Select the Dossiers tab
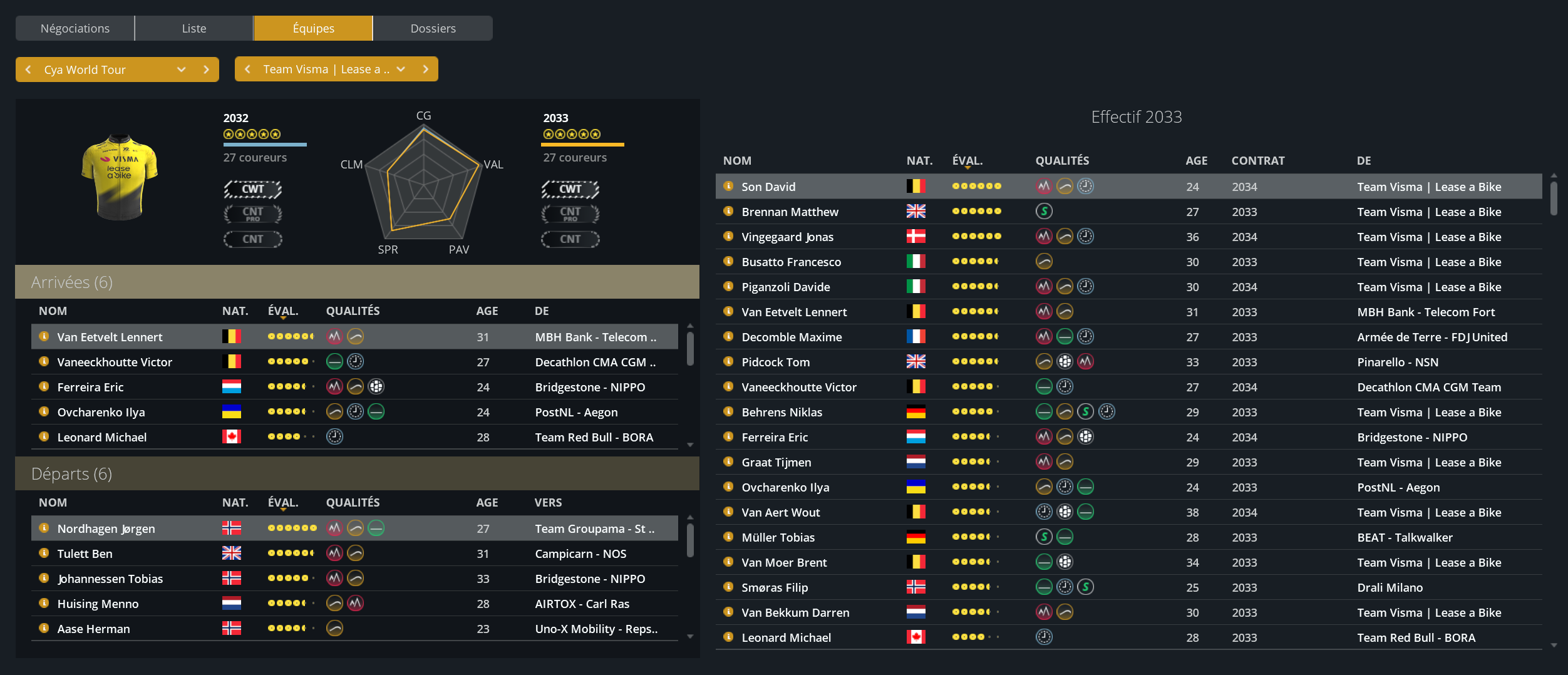The height and width of the screenshot is (675, 1568). pos(433,28)
